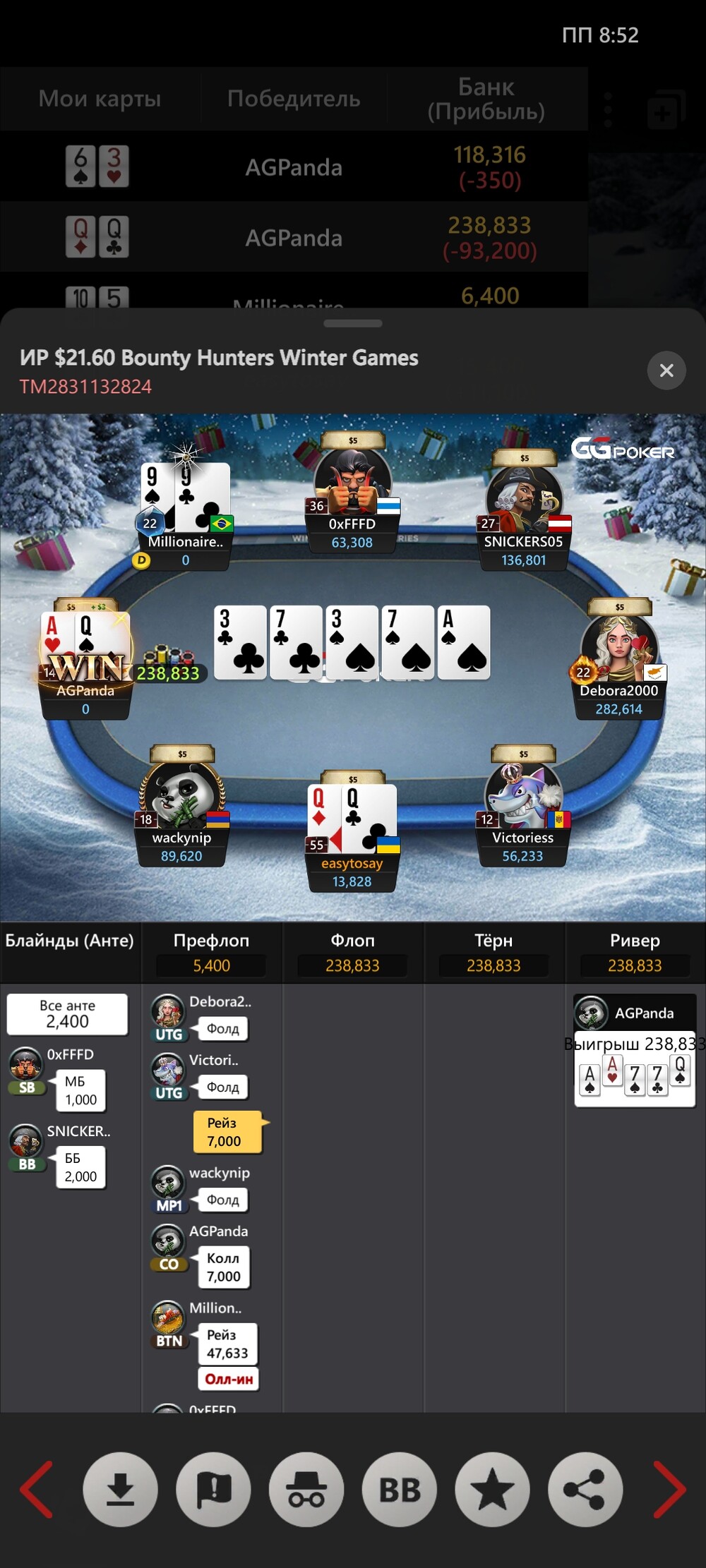
Task: Switch chip display to BB
Action: point(400,1489)
